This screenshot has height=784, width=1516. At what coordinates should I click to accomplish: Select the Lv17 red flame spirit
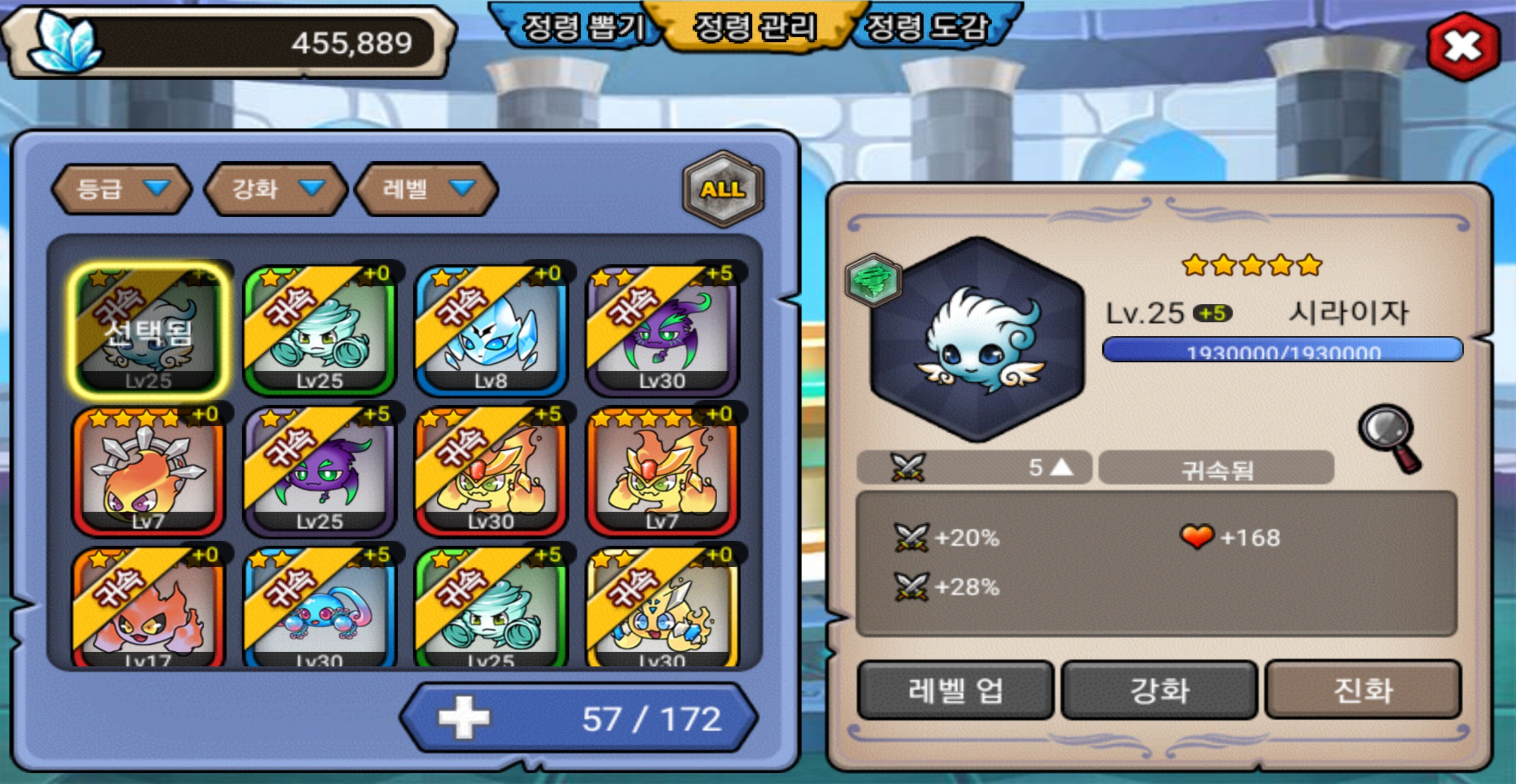148,609
